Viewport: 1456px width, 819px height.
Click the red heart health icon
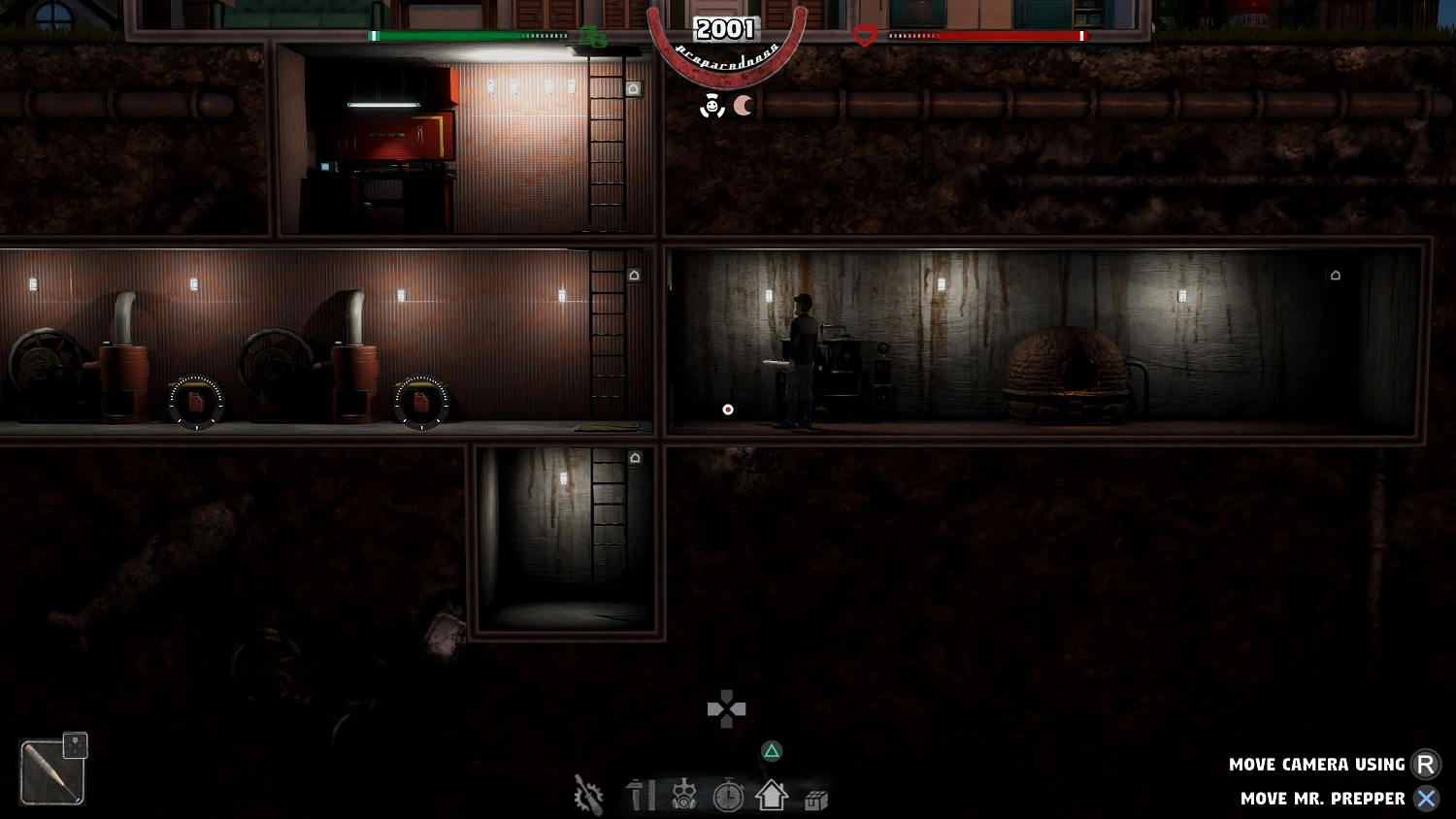863,35
